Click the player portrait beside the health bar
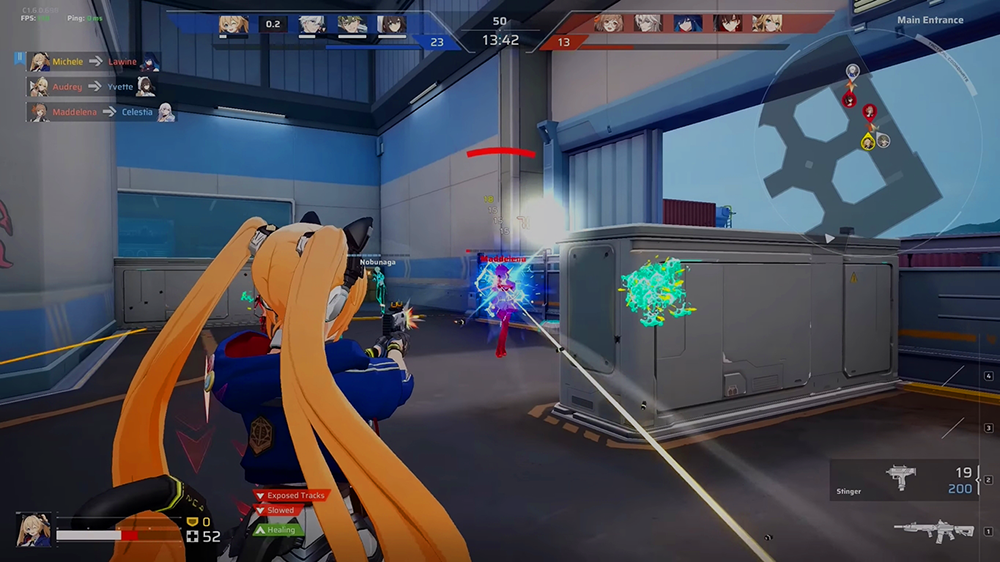1000x562 pixels. (33, 529)
